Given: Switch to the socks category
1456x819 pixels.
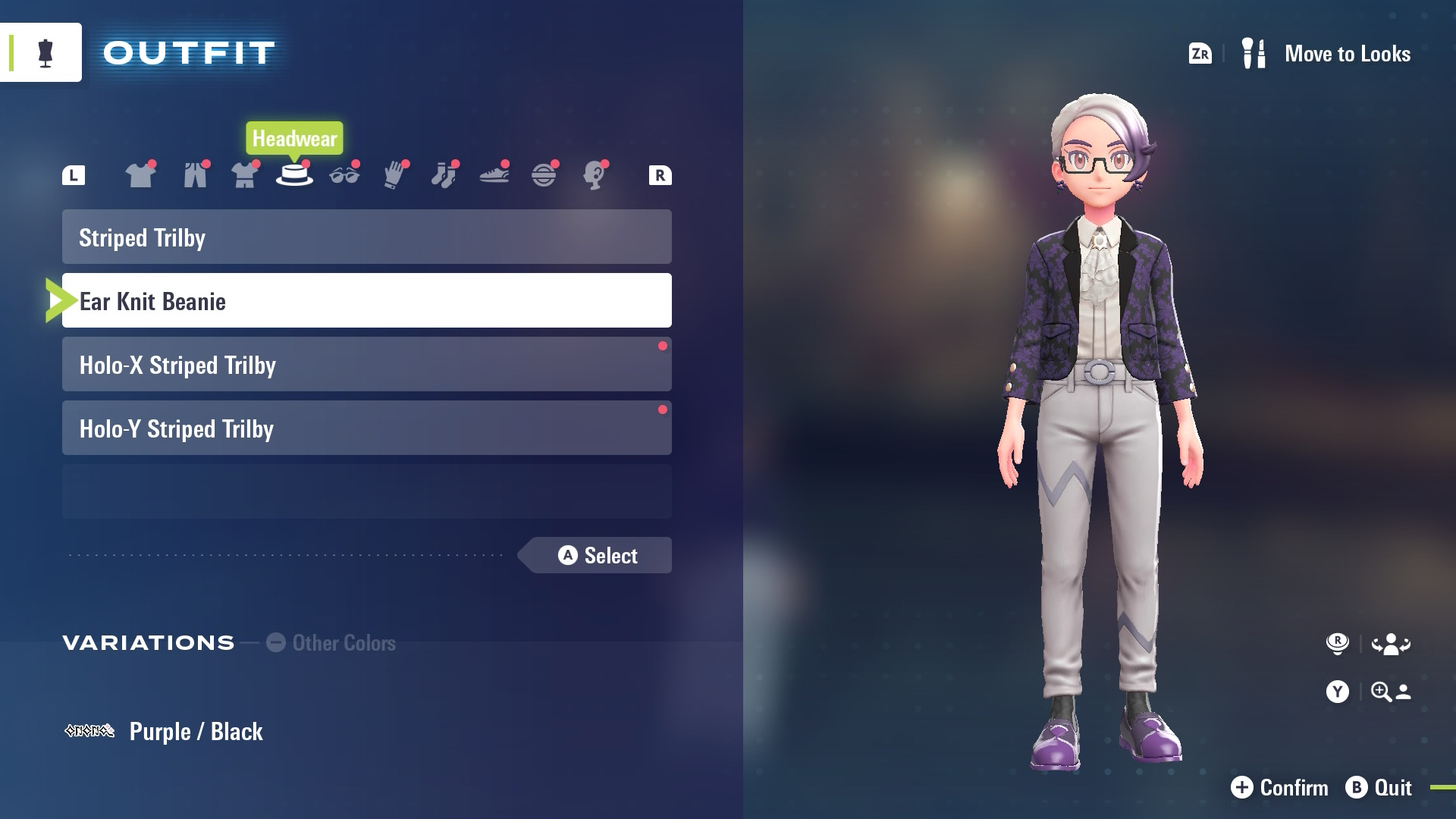Looking at the screenshot, I should coord(444,175).
